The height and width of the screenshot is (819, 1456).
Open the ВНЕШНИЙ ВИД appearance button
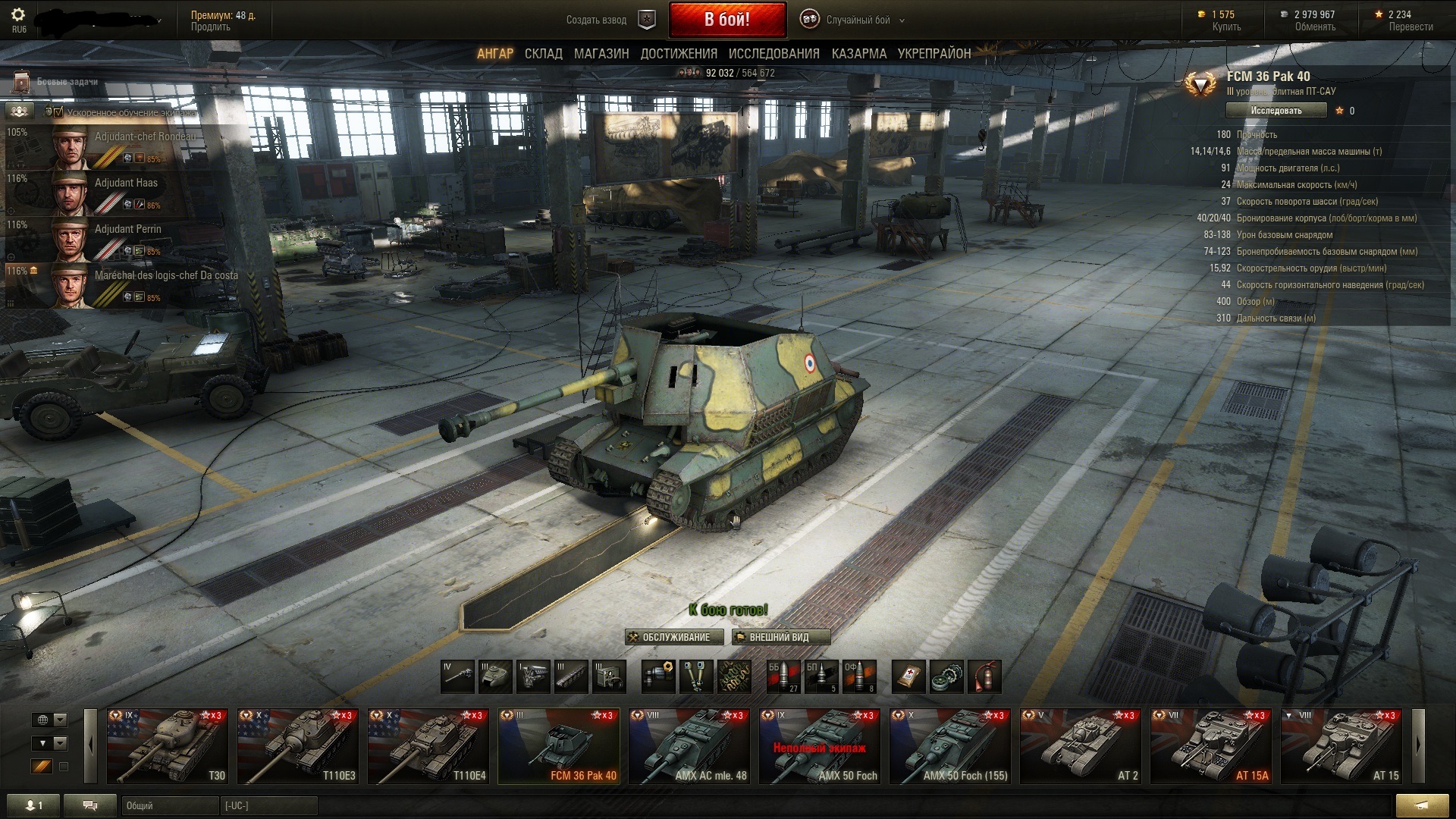pyautogui.click(x=780, y=637)
